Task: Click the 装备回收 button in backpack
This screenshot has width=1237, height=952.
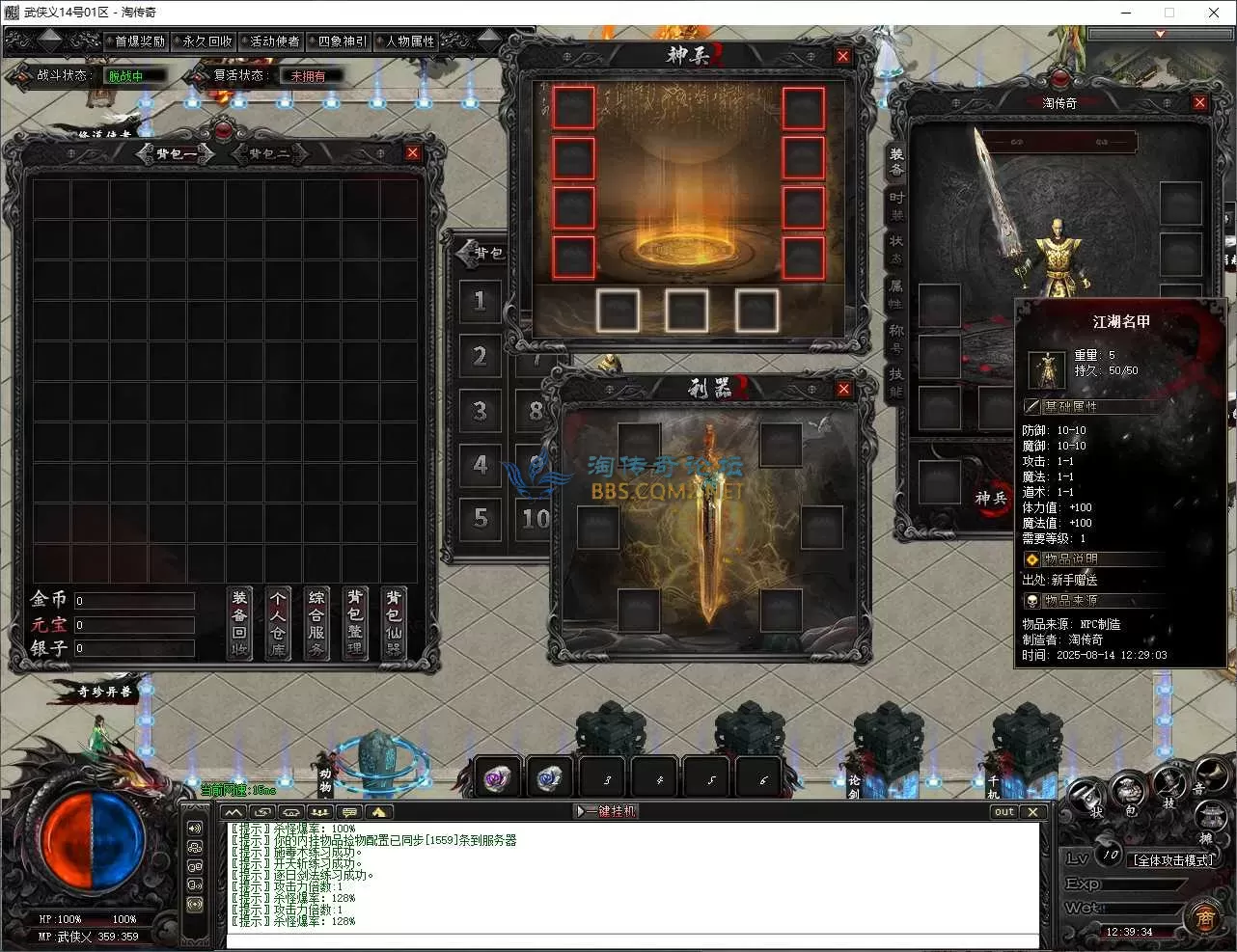Action: click(x=239, y=623)
